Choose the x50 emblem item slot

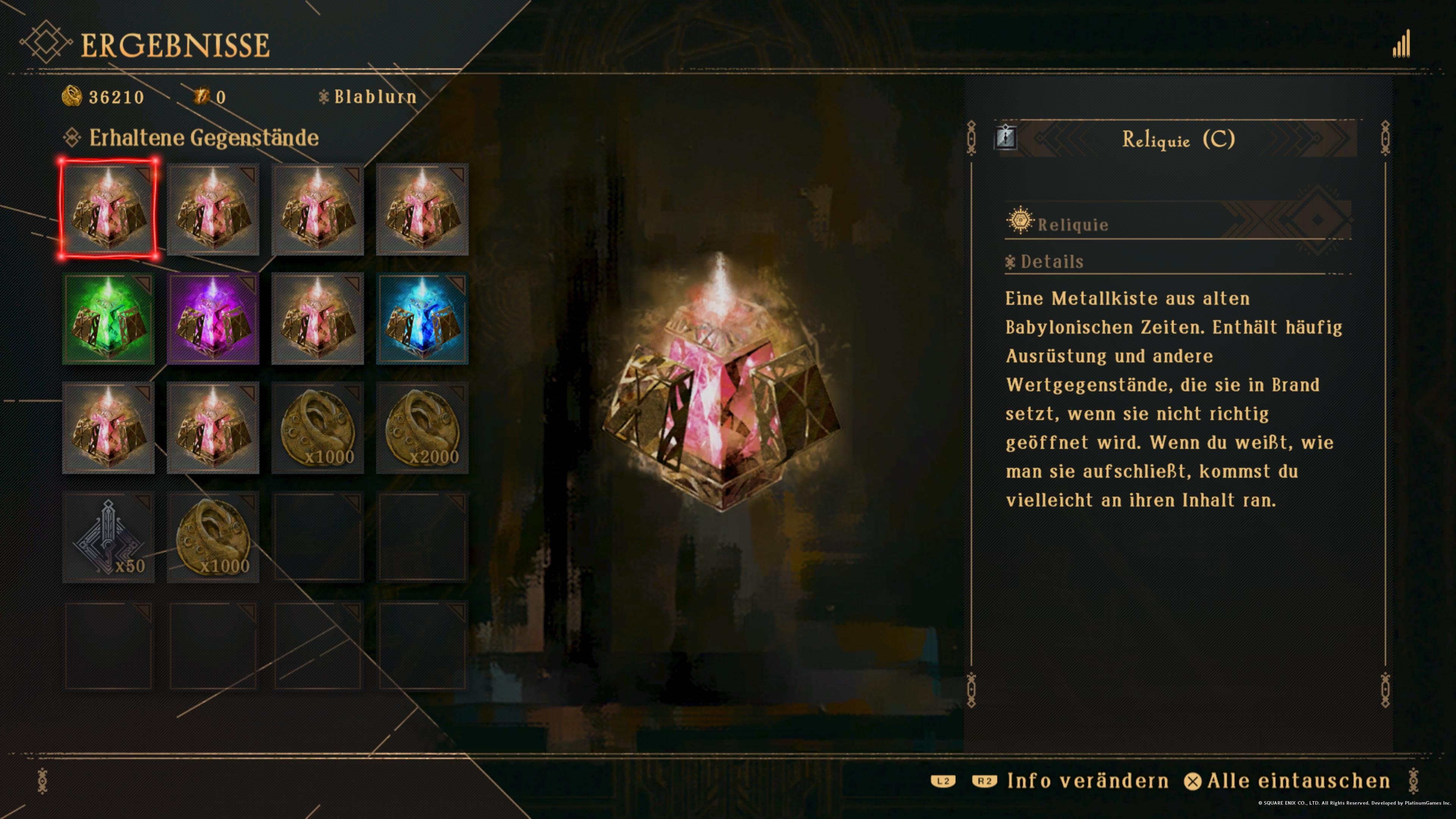[x=108, y=537]
